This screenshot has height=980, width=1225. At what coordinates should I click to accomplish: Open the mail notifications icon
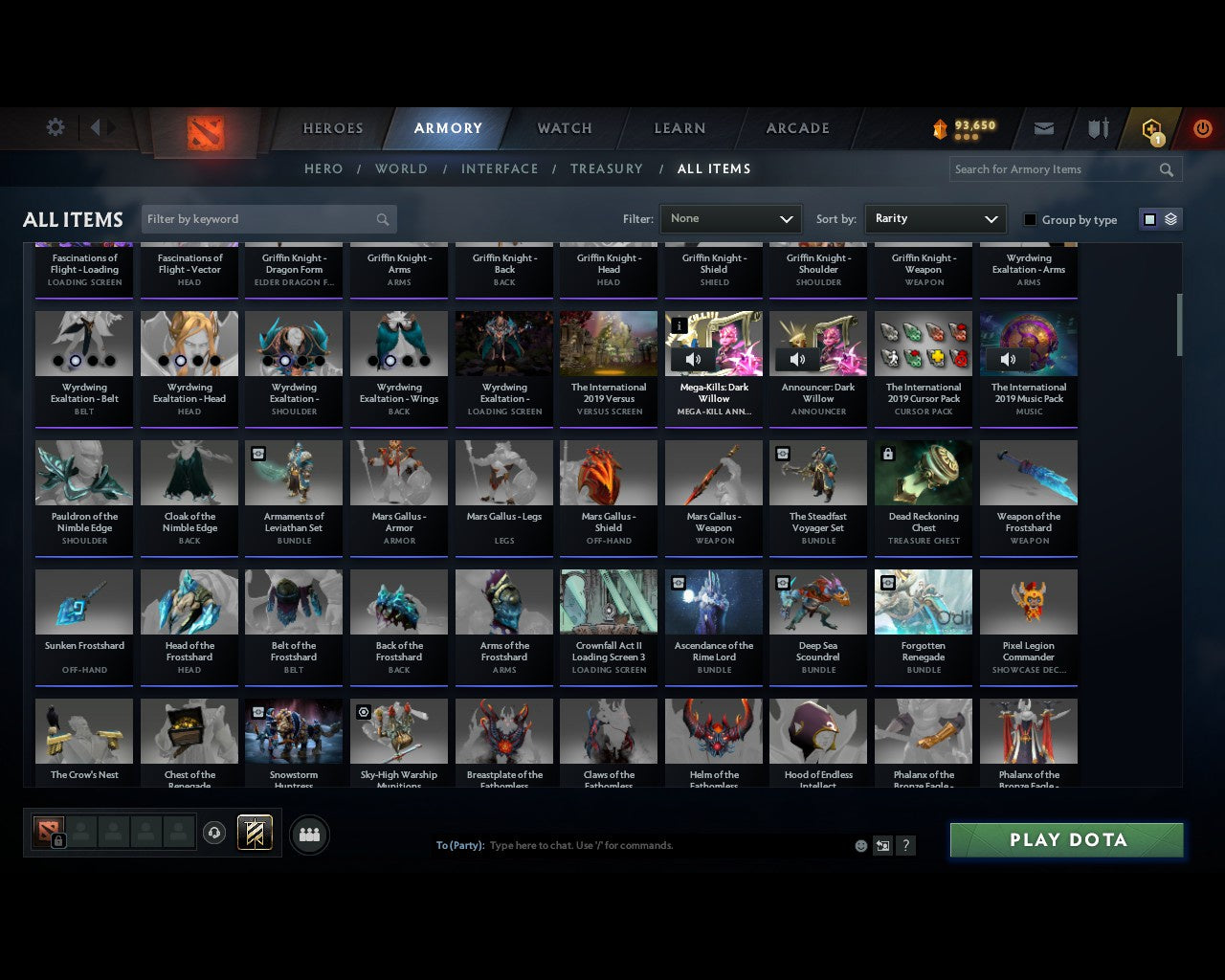(x=1044, y=128)
